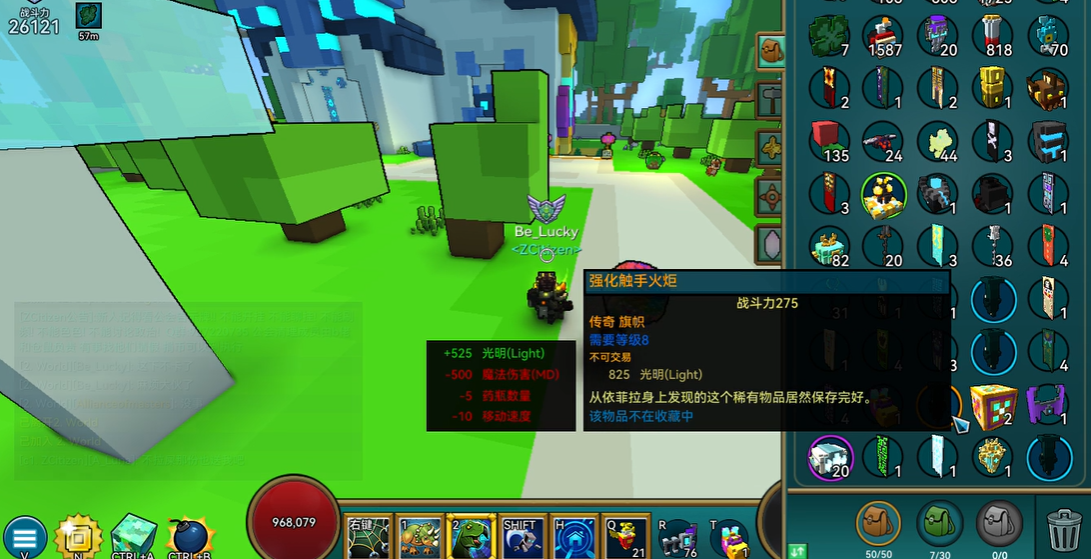Activate the blue home ability icon

click(574, 537)
